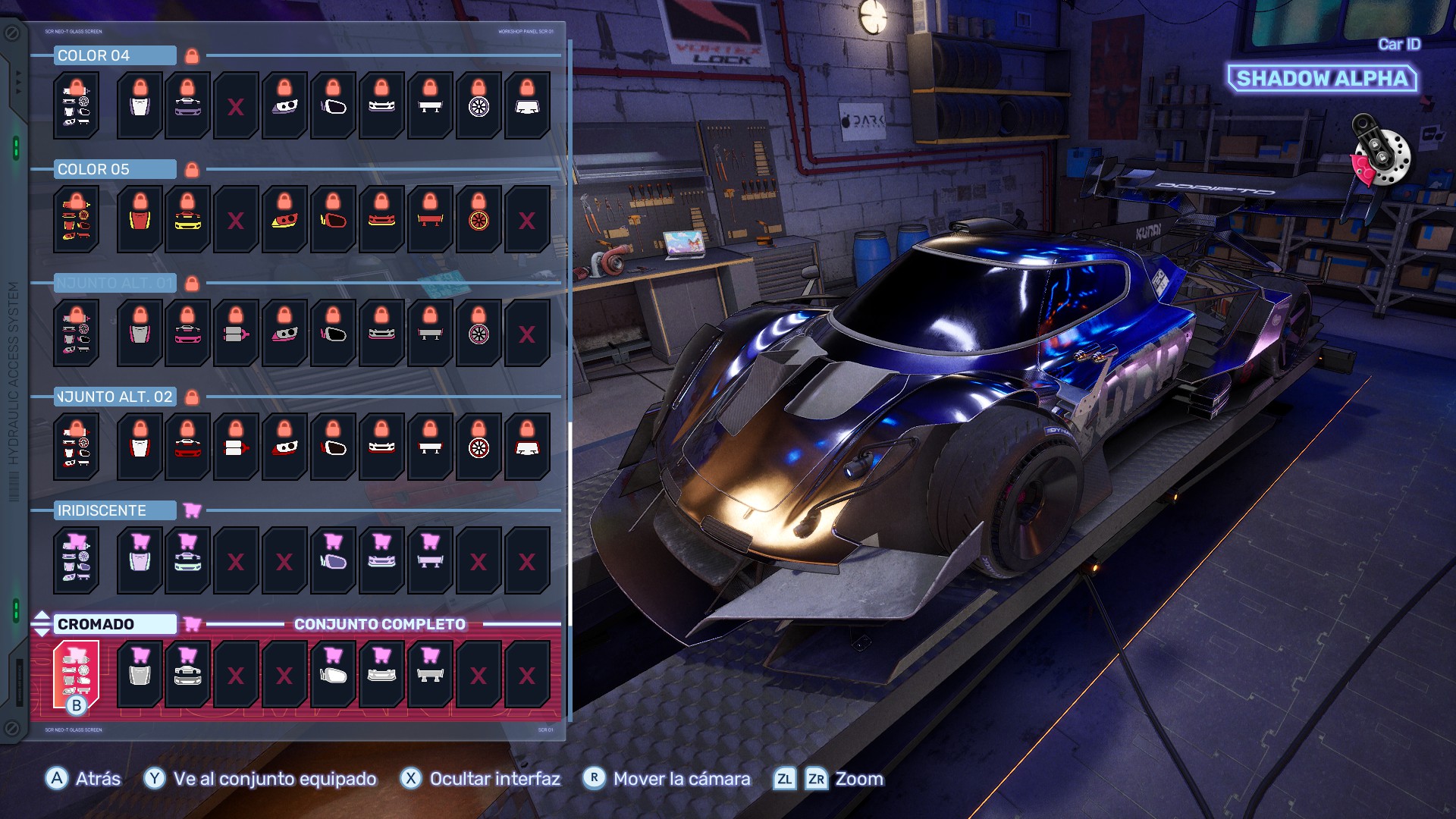Pick the Conjunto Alt. 02 red car body slot

(187, 447)
